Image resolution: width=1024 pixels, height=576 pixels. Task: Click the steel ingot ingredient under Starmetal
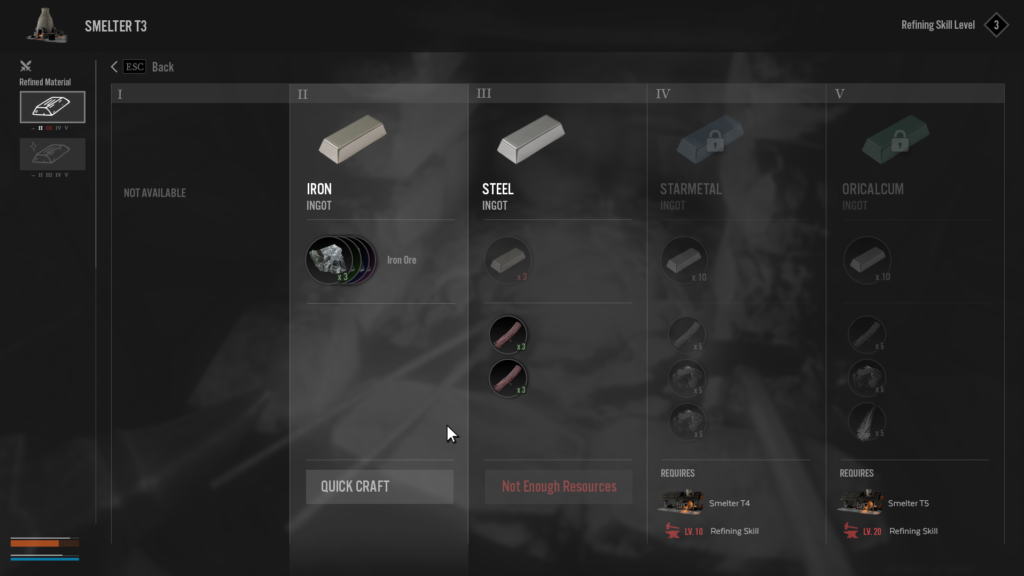coord(685,260)
